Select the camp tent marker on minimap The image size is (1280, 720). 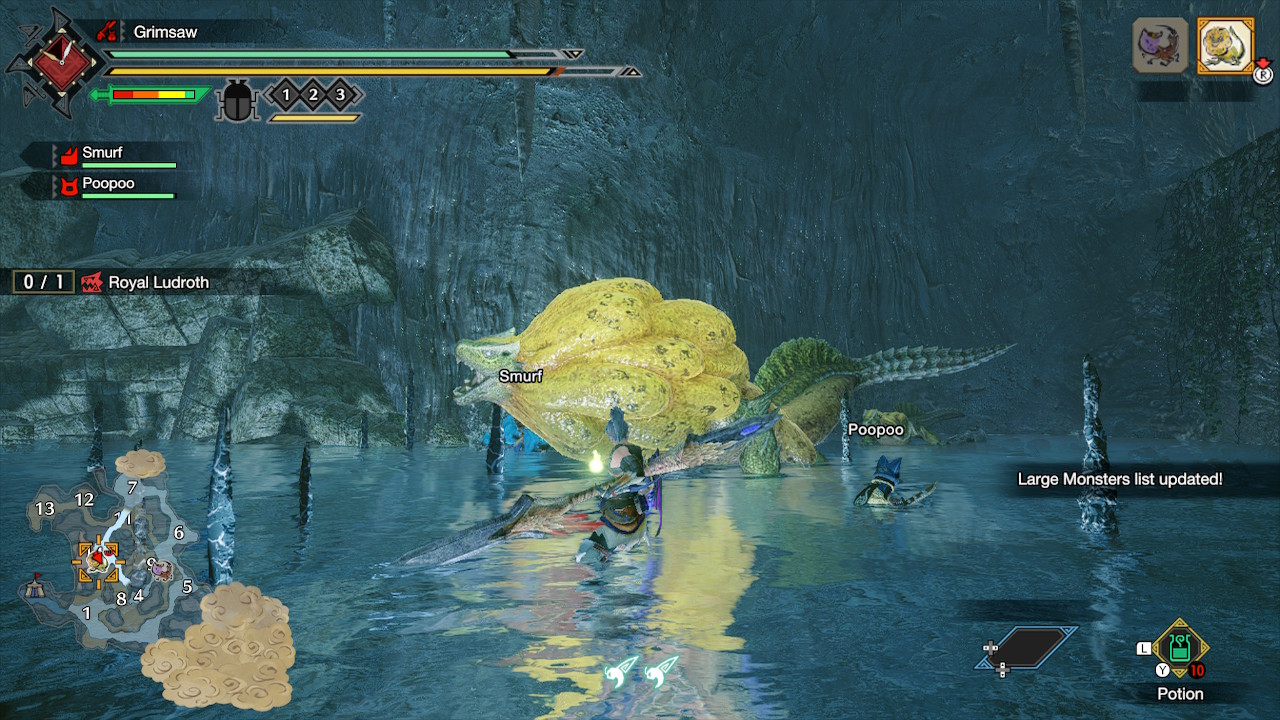(38, 583)
